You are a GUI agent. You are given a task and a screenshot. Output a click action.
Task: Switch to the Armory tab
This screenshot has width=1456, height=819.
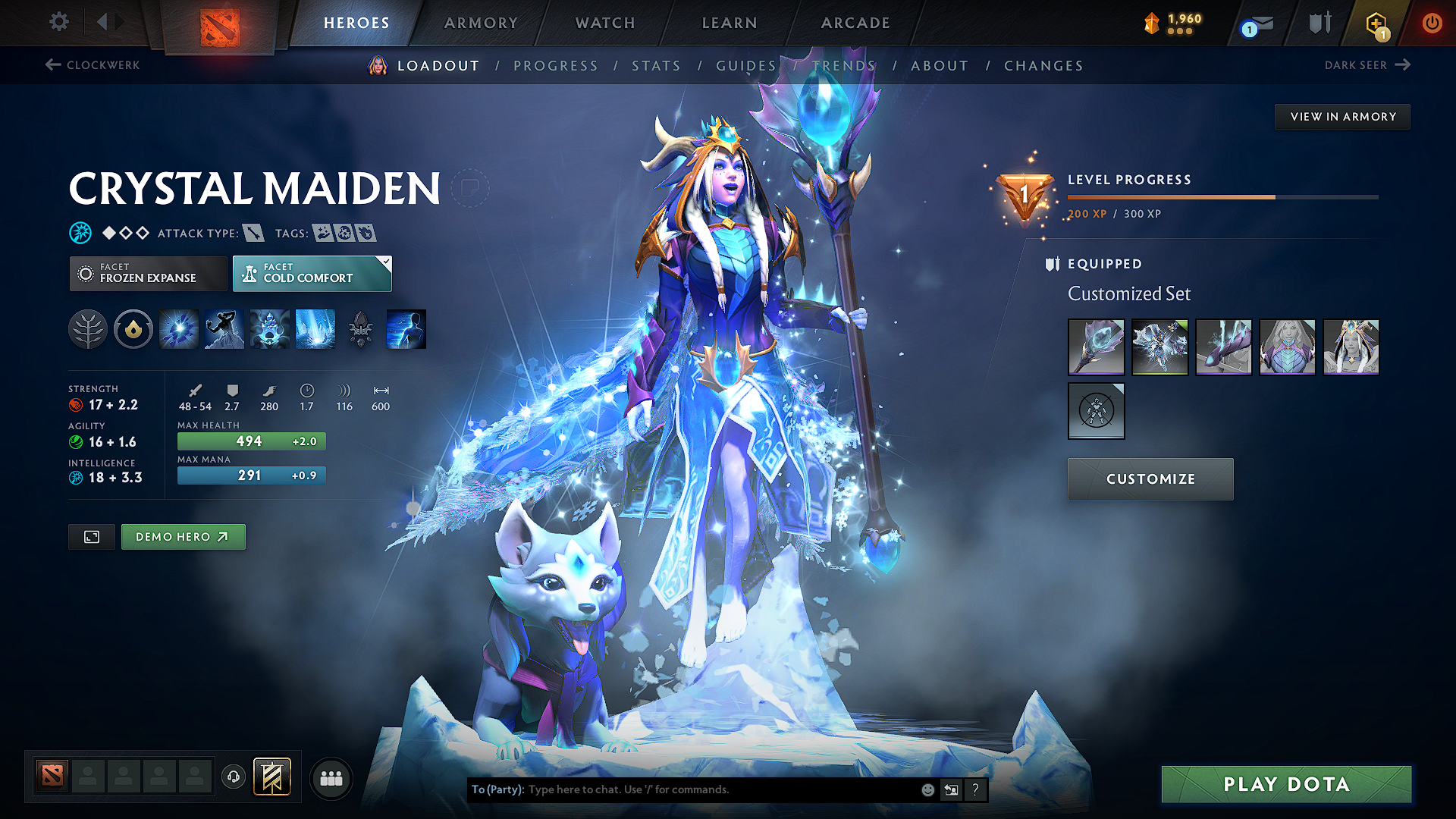481,23
